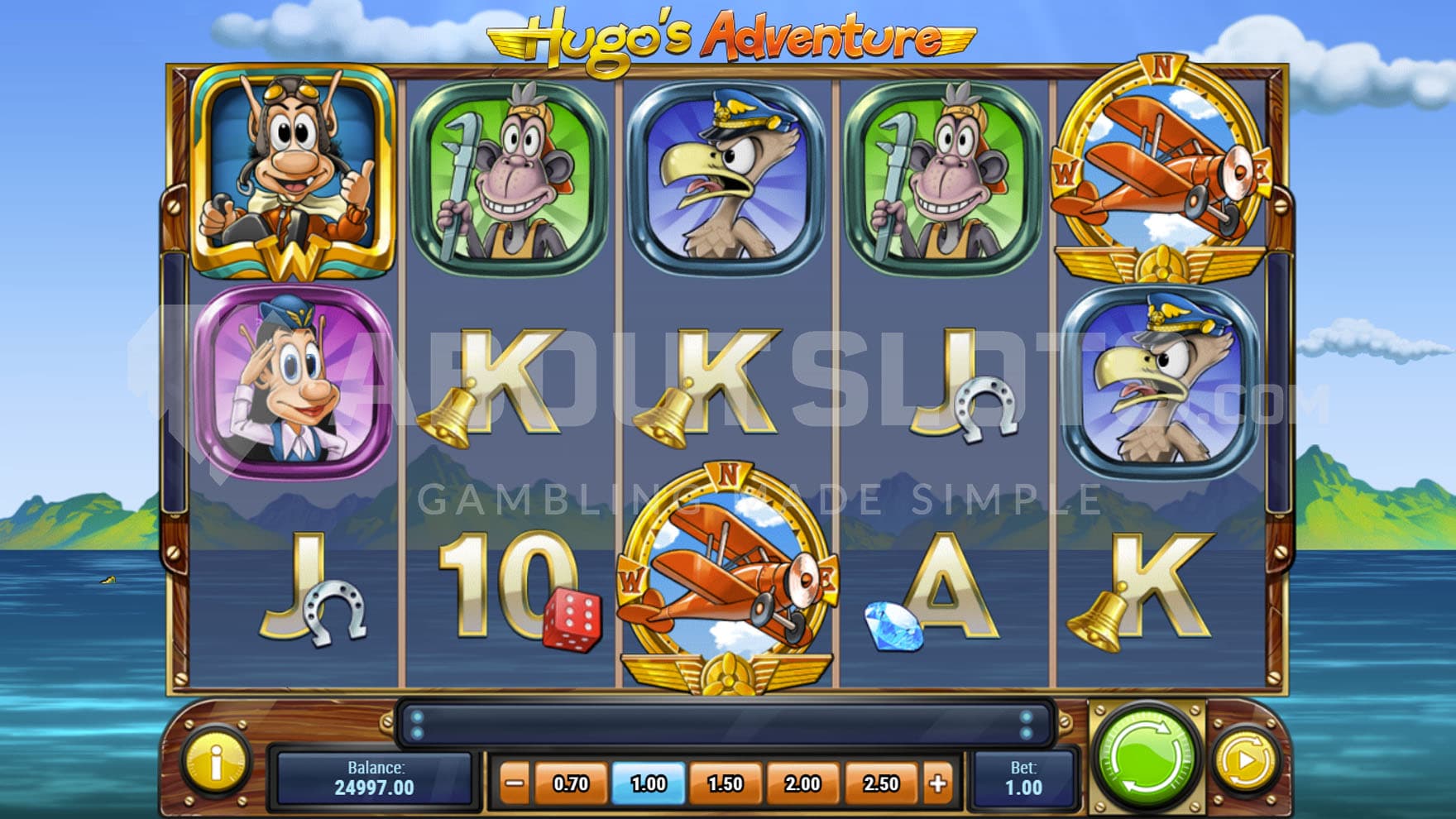Select the 2.50 bet value
1456x819 pixels.
(x=880, y=783)
